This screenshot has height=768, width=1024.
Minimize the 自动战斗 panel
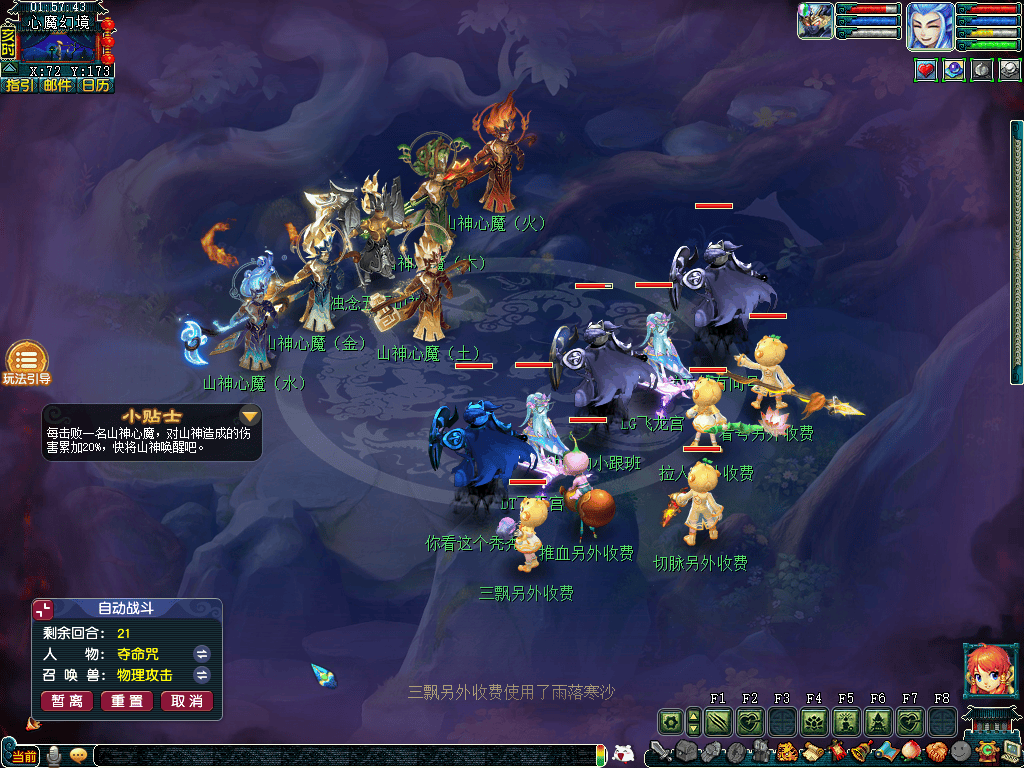click(43, 609)
